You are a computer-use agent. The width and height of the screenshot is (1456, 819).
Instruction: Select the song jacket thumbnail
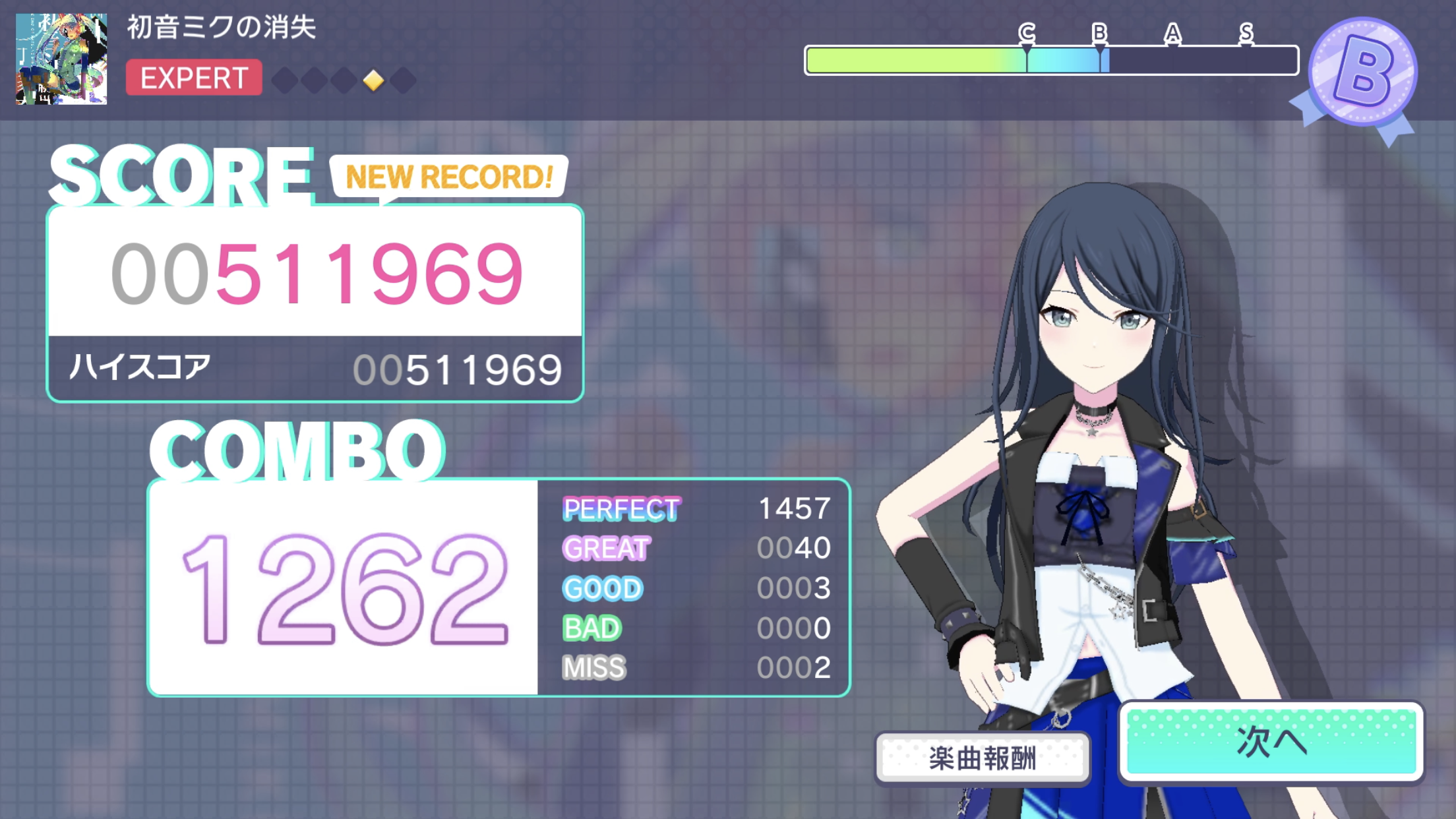click(61, 59)
